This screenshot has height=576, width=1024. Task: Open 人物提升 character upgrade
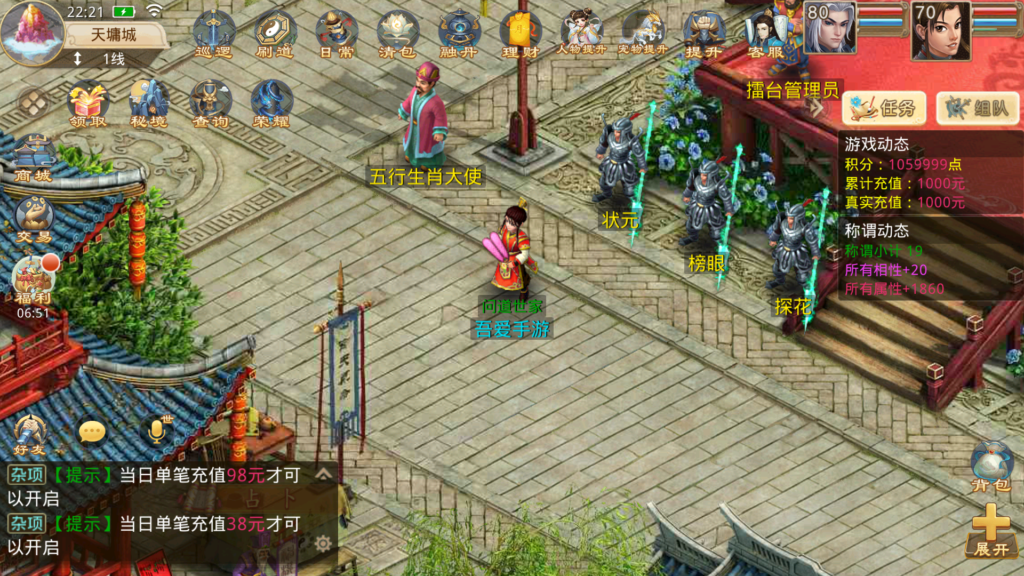pyautogui.click(x=581, y=33)
